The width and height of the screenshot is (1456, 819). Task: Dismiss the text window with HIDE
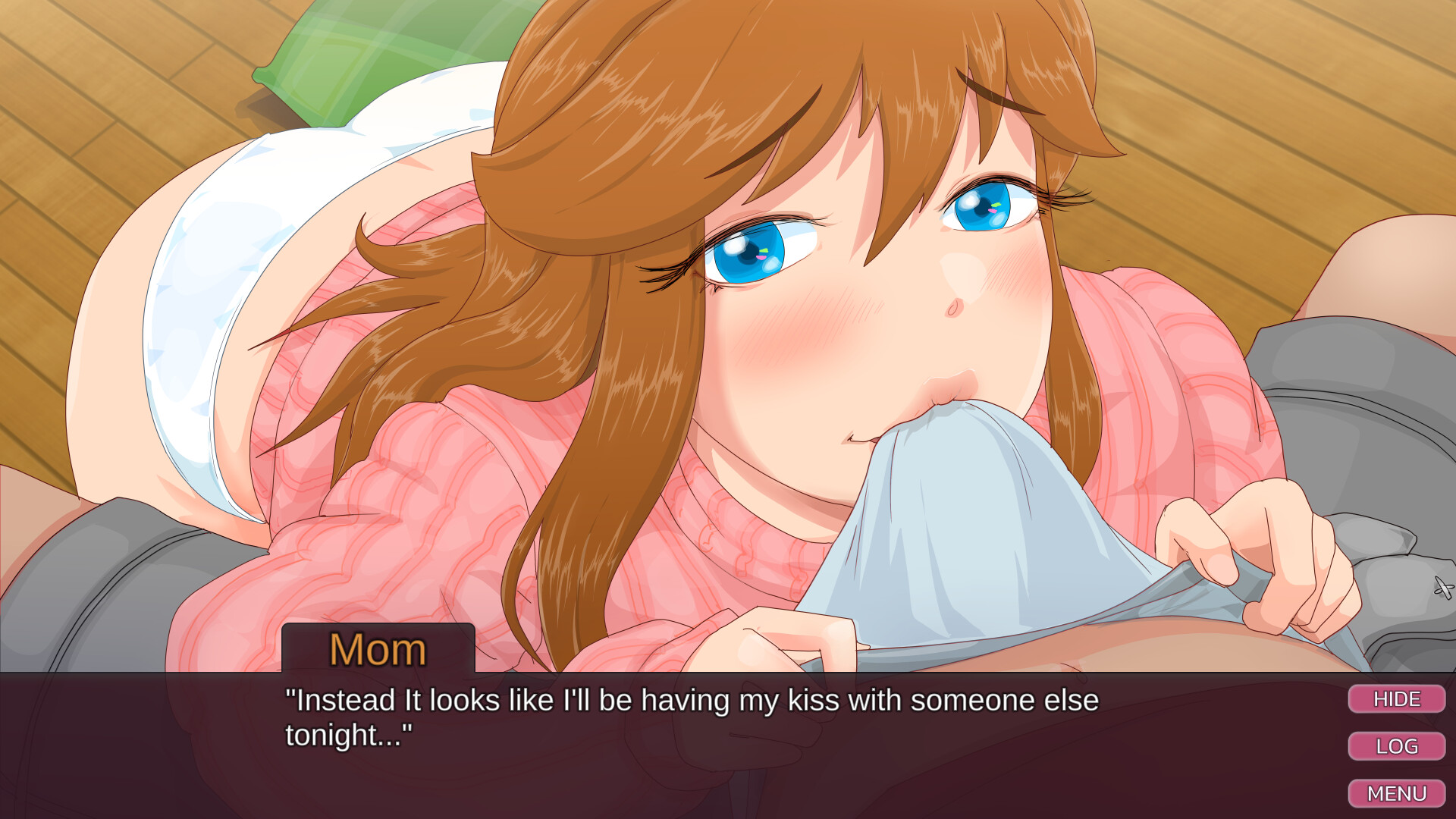[x=1397, y=699]
